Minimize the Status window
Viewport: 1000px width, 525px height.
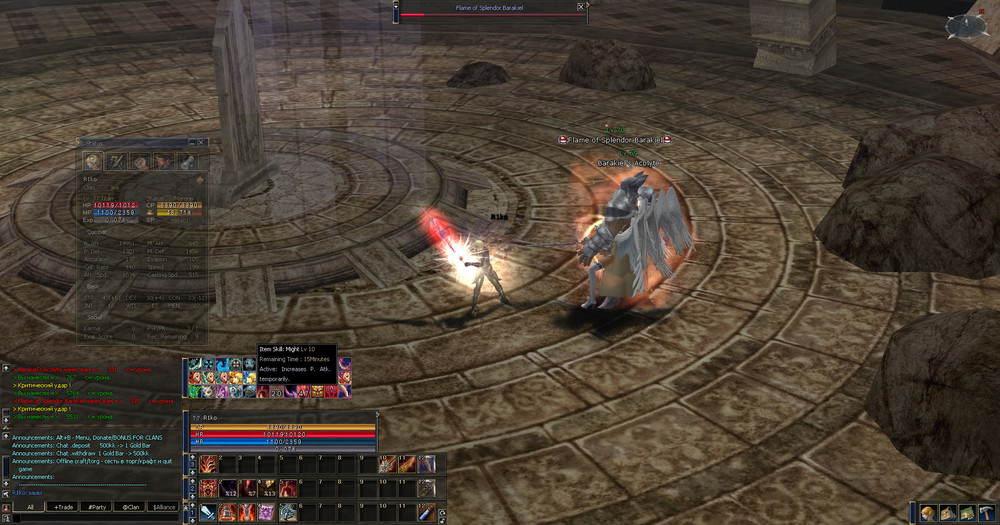(193, 143)
